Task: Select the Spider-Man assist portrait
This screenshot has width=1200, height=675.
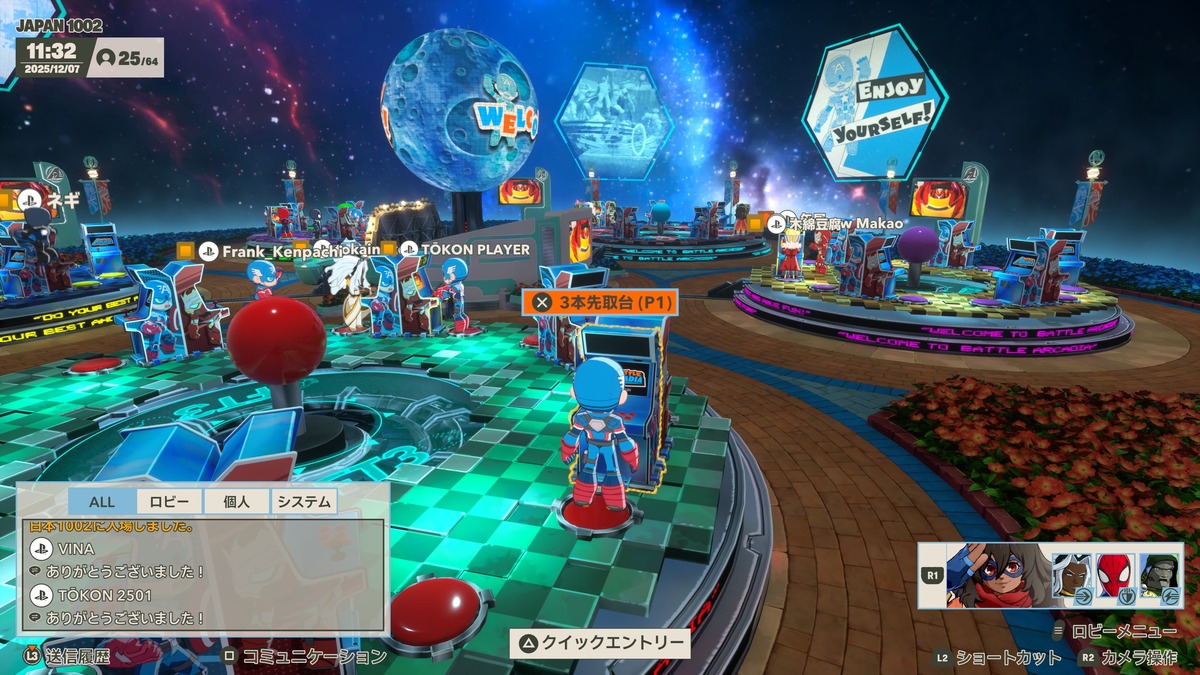Action: point(1115,577)
